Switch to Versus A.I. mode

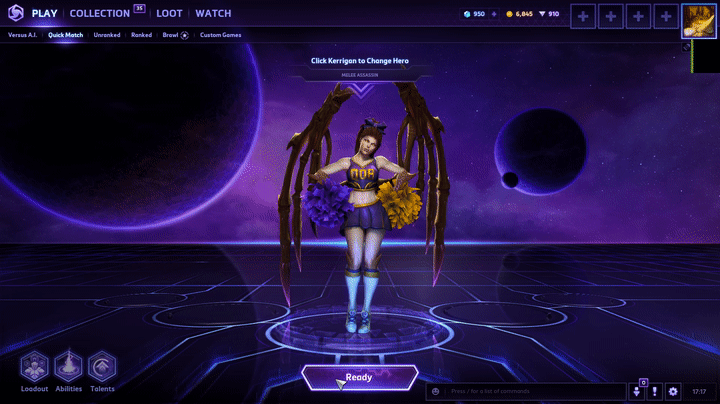click(24, 35)
